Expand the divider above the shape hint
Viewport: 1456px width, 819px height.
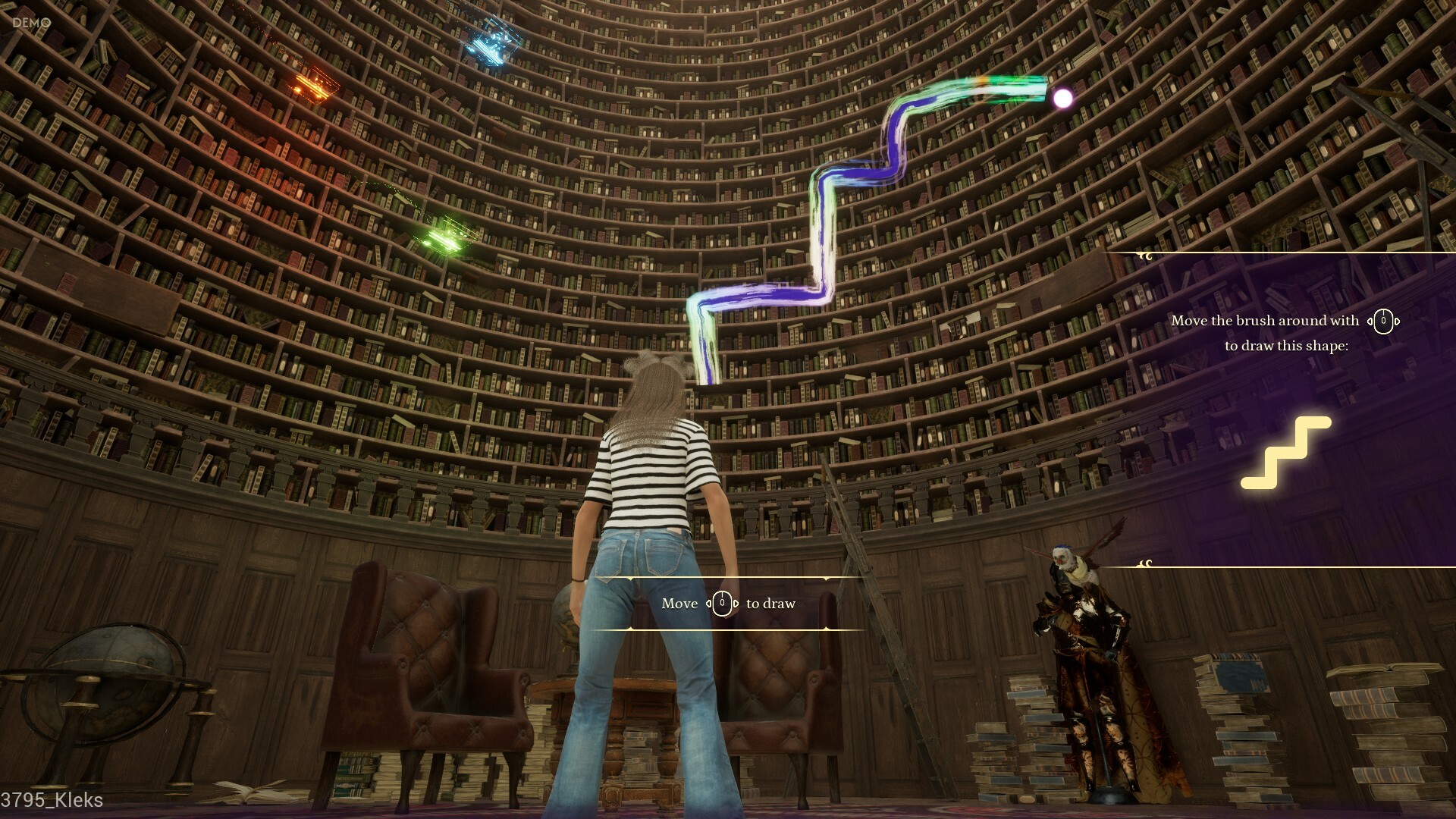1282,253
